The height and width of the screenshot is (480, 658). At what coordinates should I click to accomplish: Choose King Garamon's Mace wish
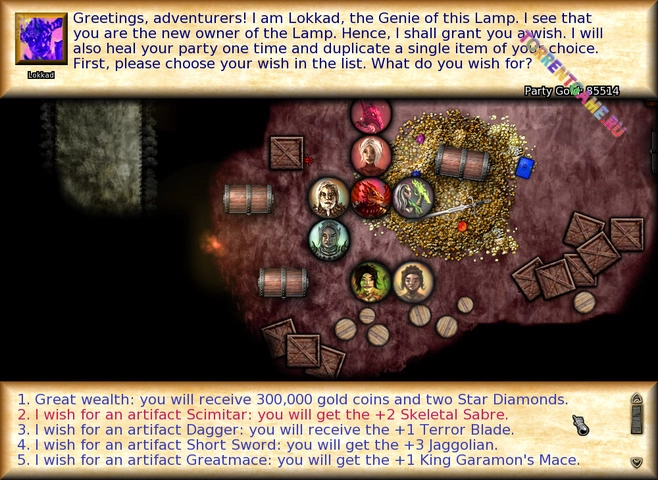coord(296,461)
